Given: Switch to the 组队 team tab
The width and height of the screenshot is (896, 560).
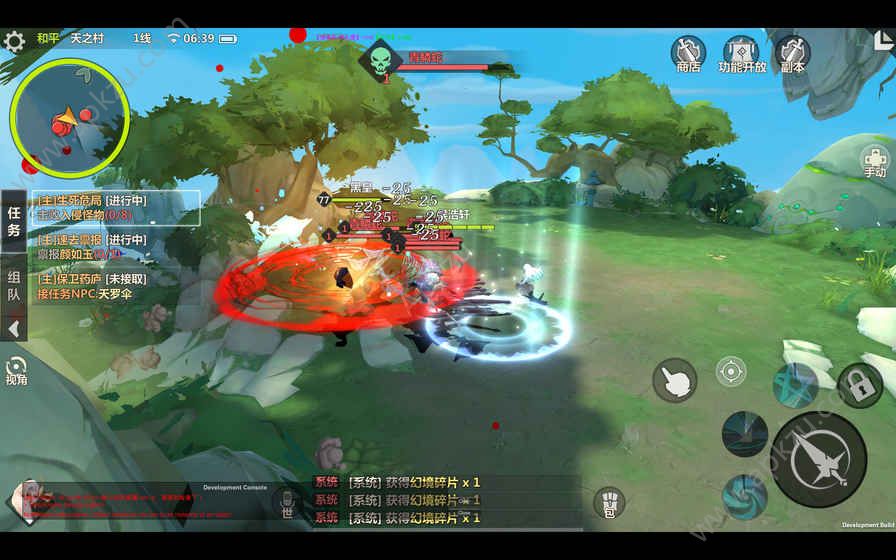Looking at the screenshot, I should (14, 286).
